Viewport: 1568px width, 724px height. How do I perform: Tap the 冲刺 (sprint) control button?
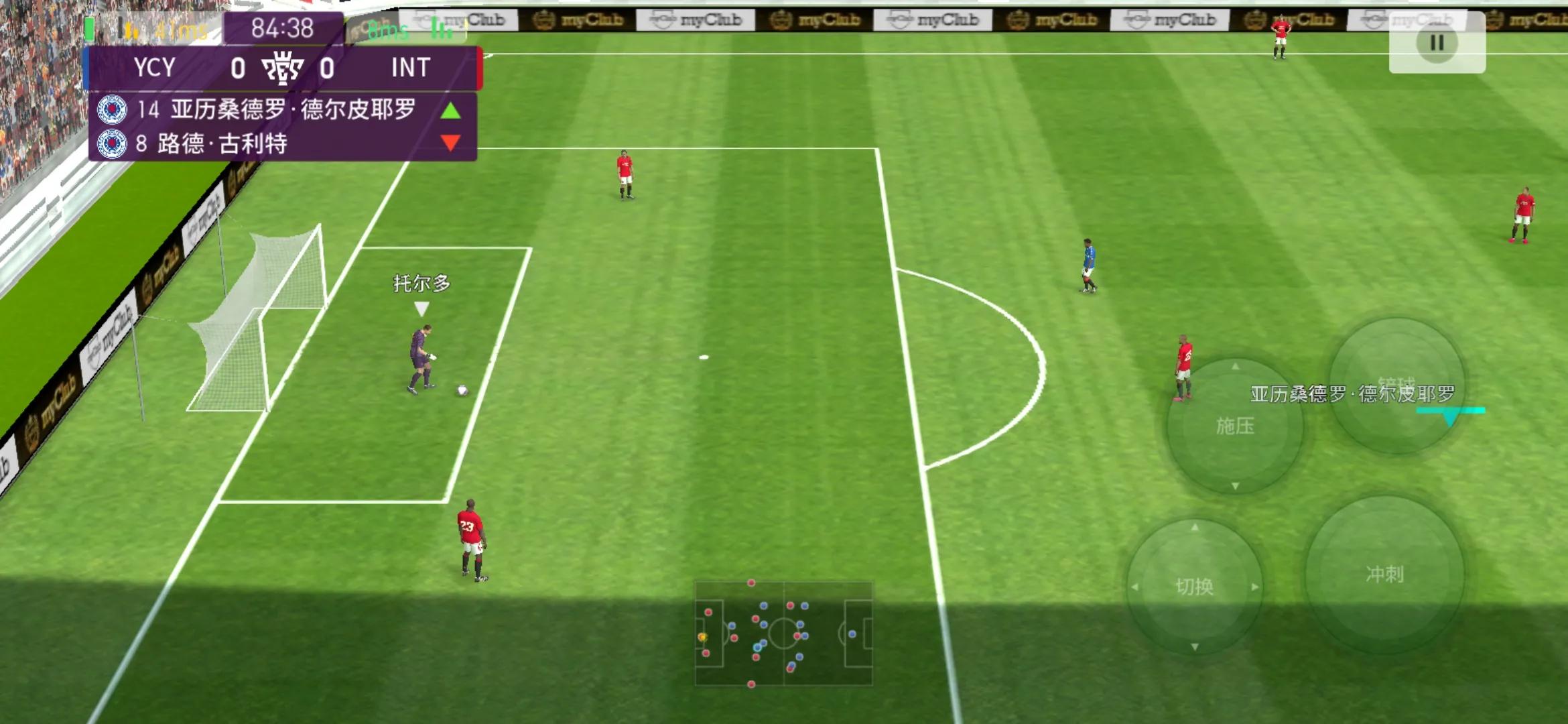(1384, 574)
